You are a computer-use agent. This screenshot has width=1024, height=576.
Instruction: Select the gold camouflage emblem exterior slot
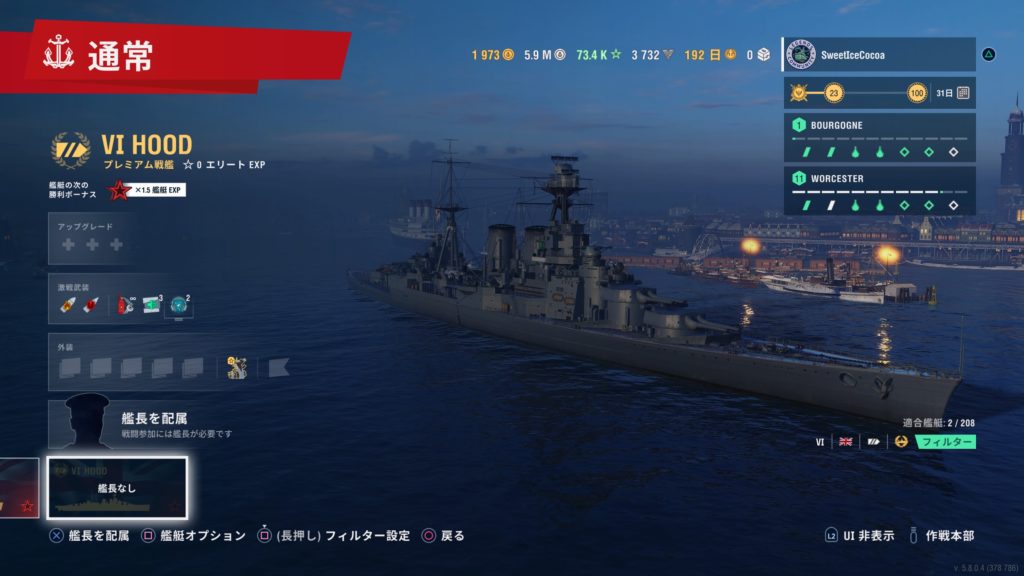click(238, 368)
